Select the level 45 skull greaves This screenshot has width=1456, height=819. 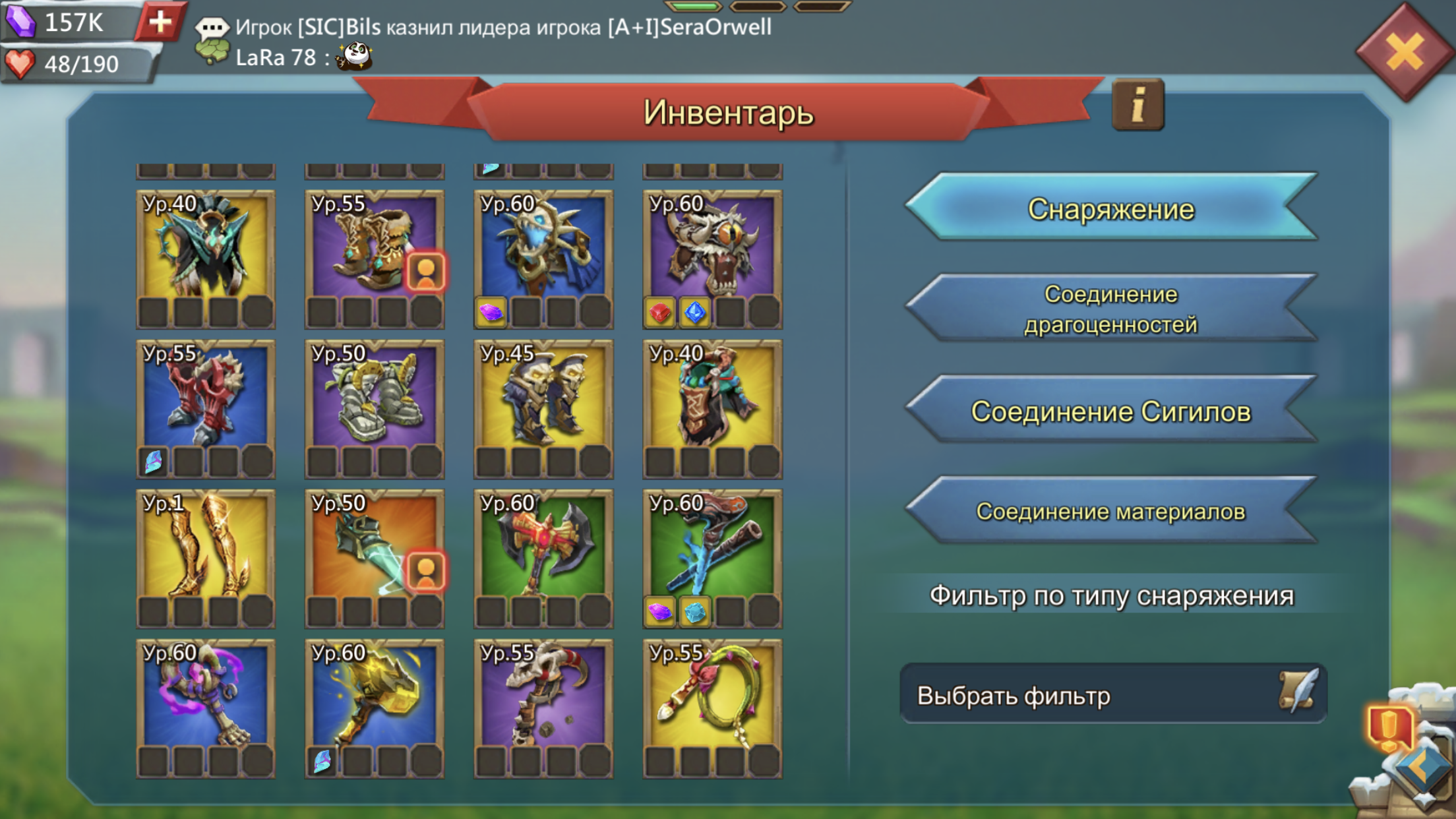point(543,400)
